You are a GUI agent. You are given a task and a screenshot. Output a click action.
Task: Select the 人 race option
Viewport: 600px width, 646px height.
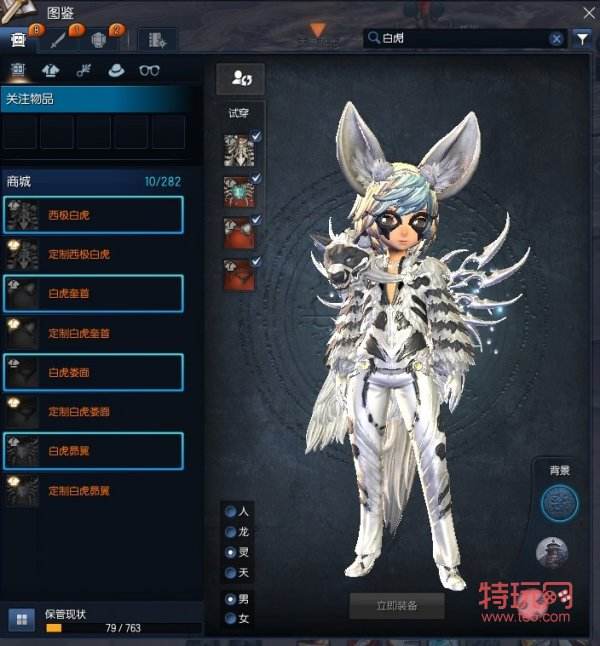(x=231, y=511)
